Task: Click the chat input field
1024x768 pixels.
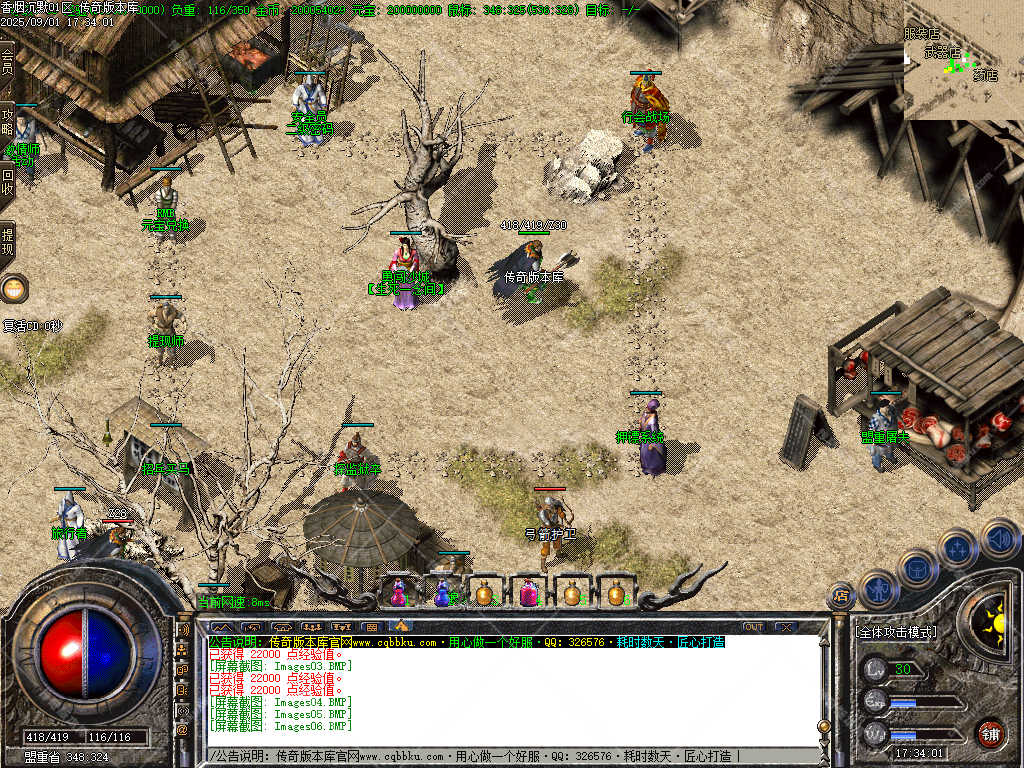Action: (x=500, y=756)
